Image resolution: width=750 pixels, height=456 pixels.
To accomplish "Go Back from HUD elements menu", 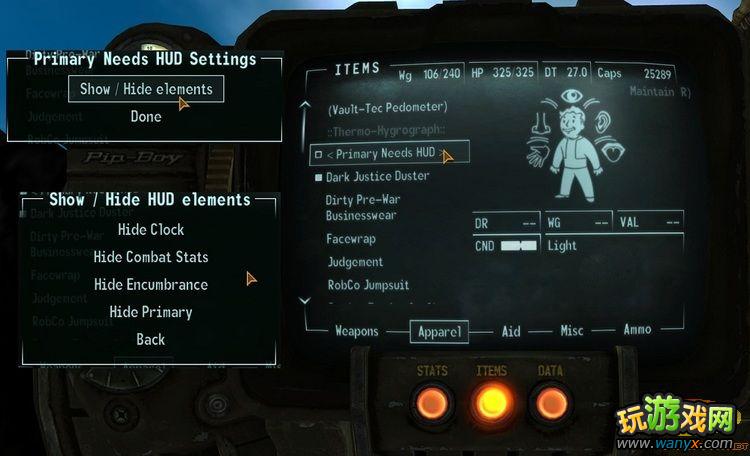I will 151,339.
